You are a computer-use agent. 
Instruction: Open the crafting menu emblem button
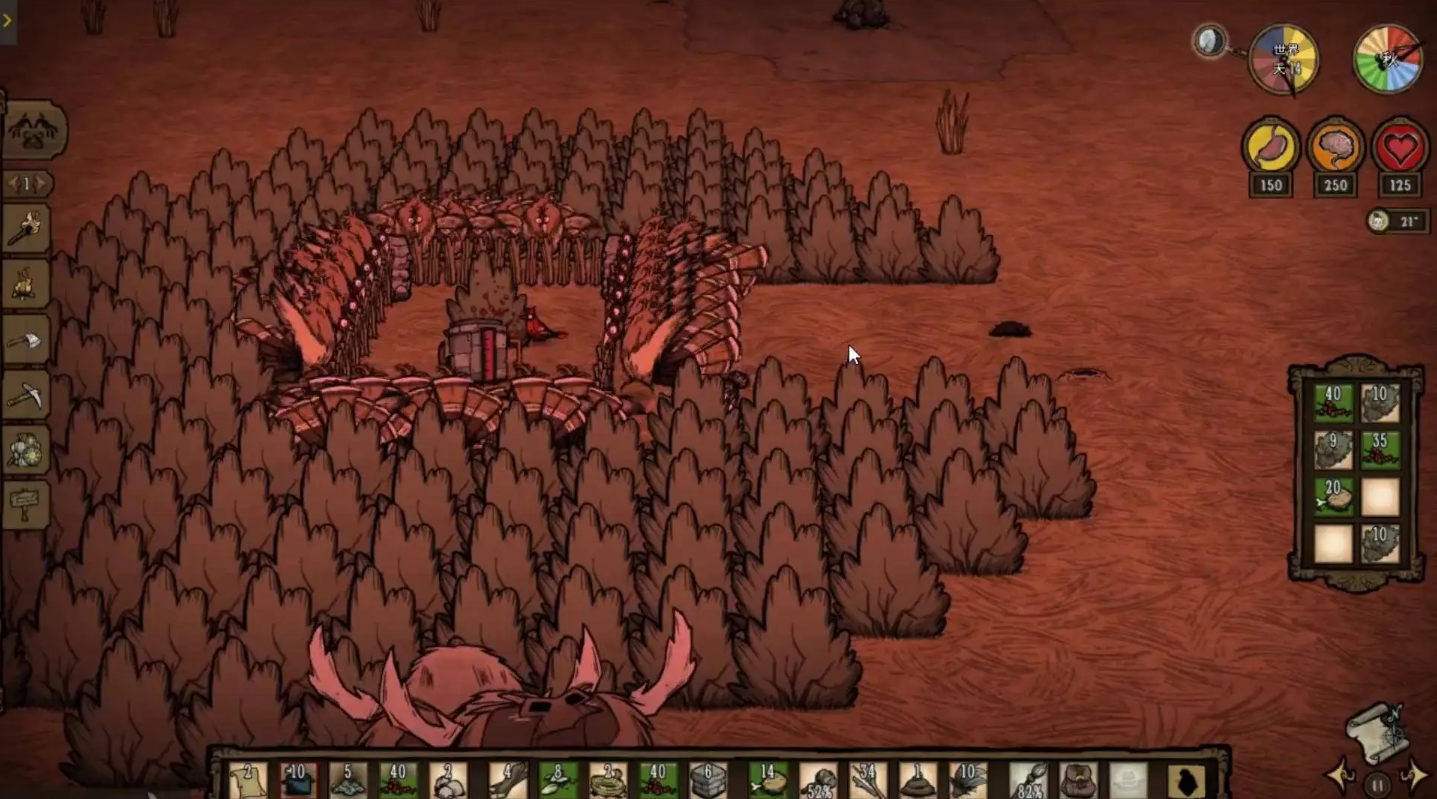pos(35,131)
